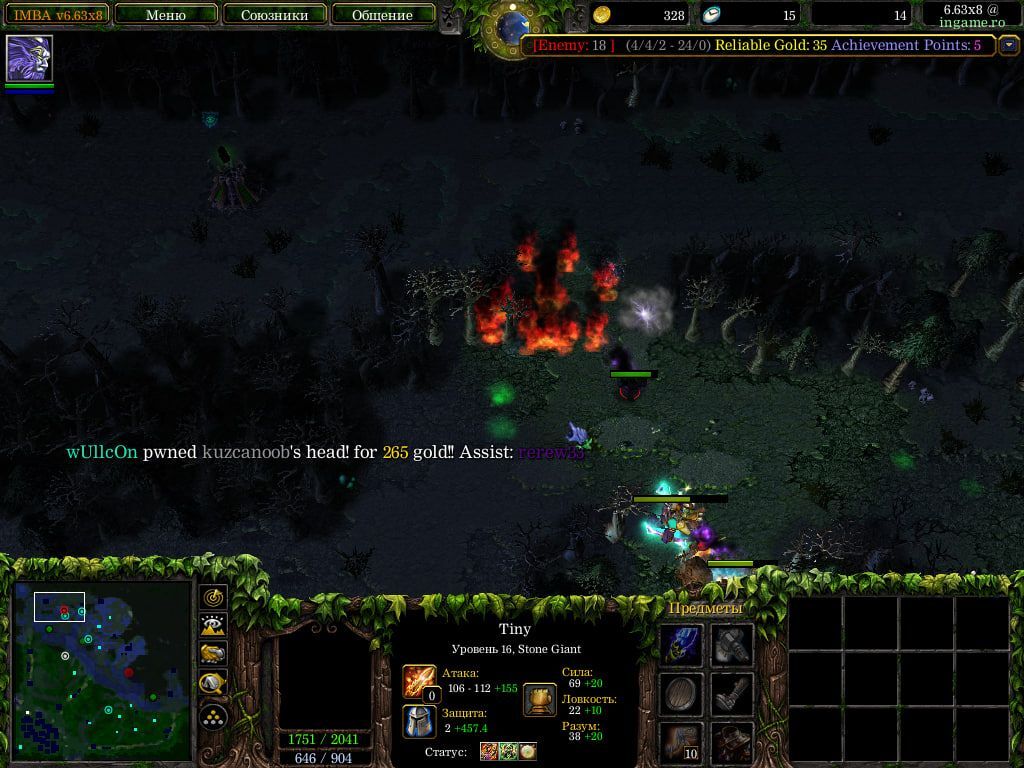
Task: Click the attack damage sword icon
Action: [x=419, y=682]
